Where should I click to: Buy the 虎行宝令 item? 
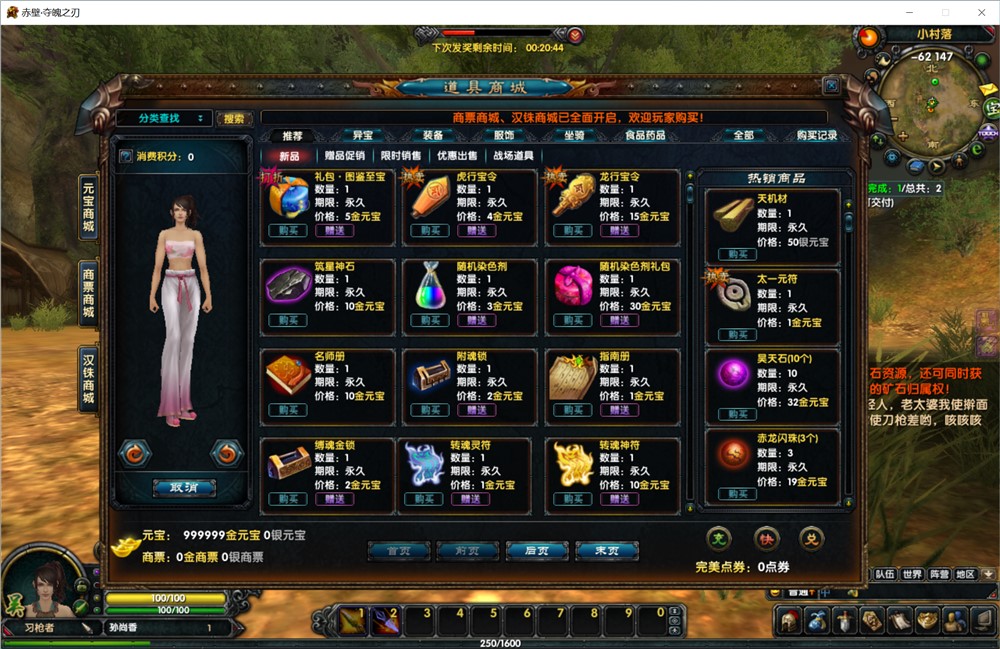430,231
